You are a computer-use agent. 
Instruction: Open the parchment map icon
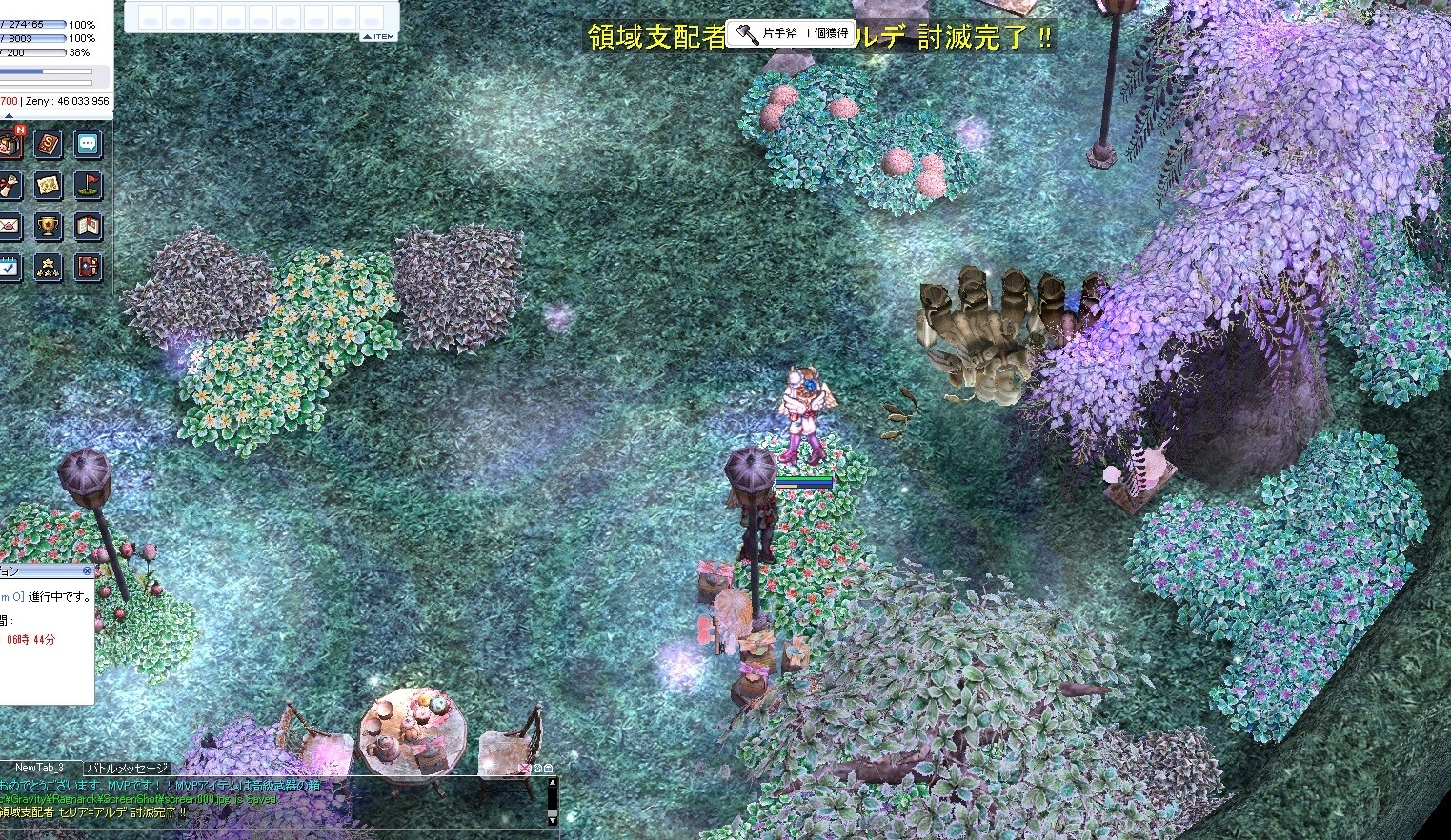coord(49,186)
